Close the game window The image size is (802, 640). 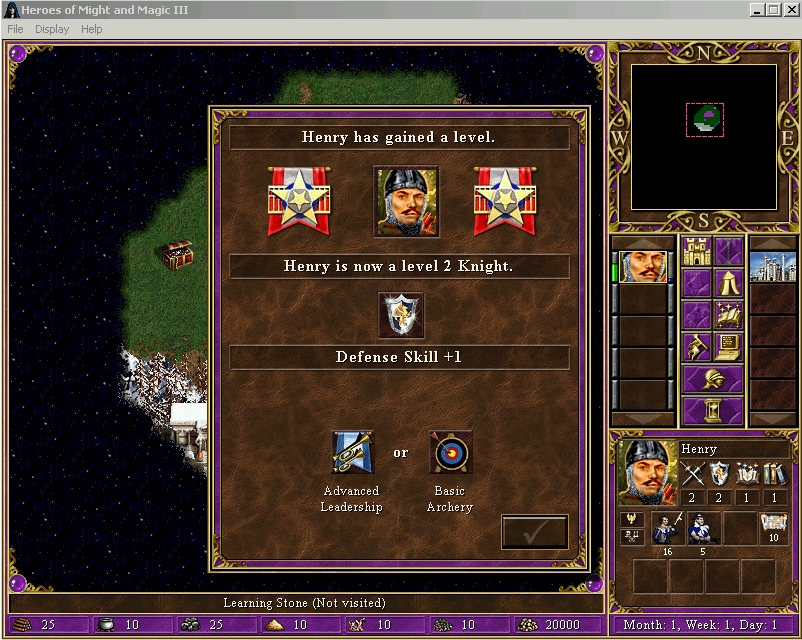(x=790, y=10)
